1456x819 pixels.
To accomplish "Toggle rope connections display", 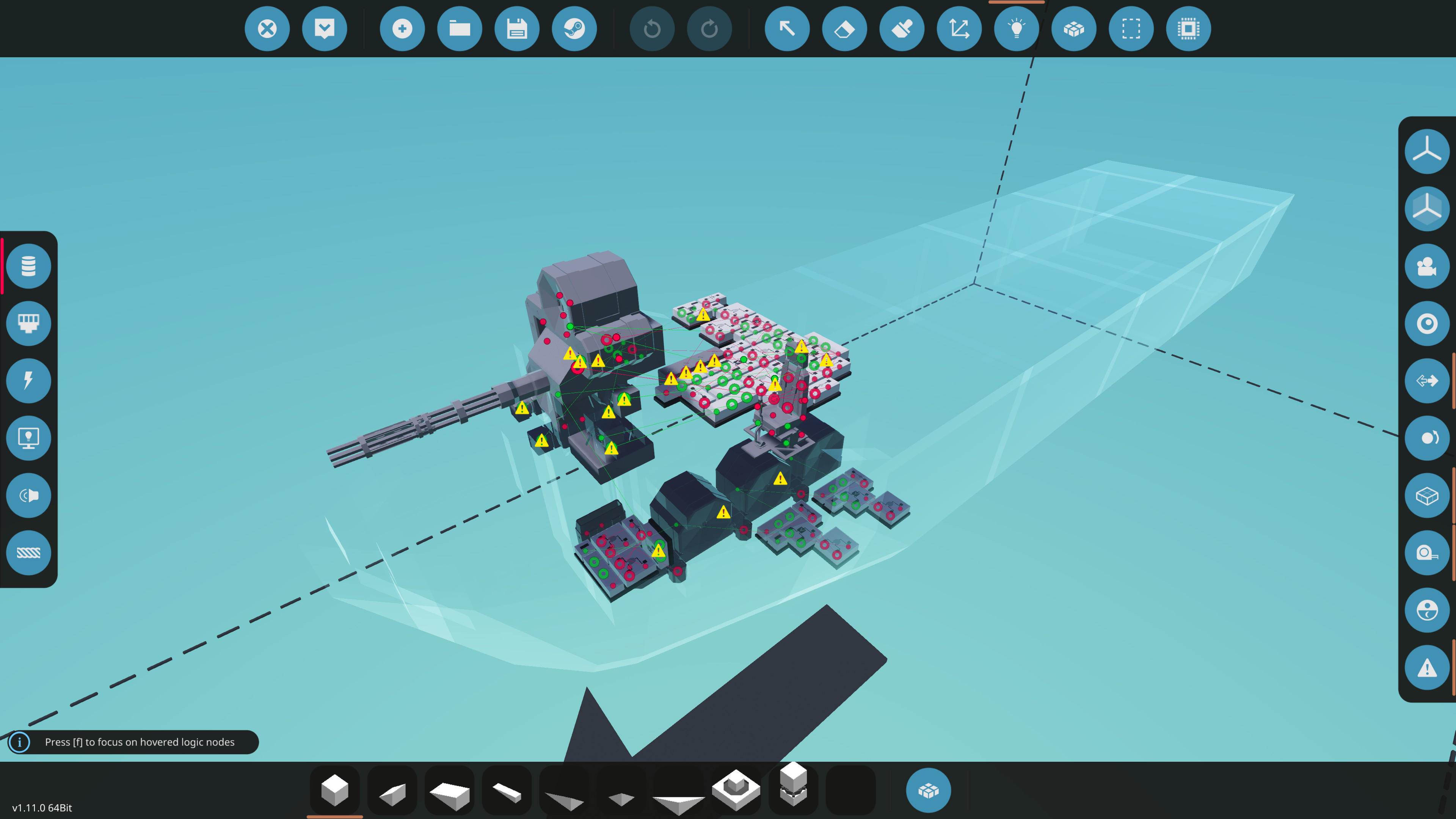I will [x=29, y=552].
